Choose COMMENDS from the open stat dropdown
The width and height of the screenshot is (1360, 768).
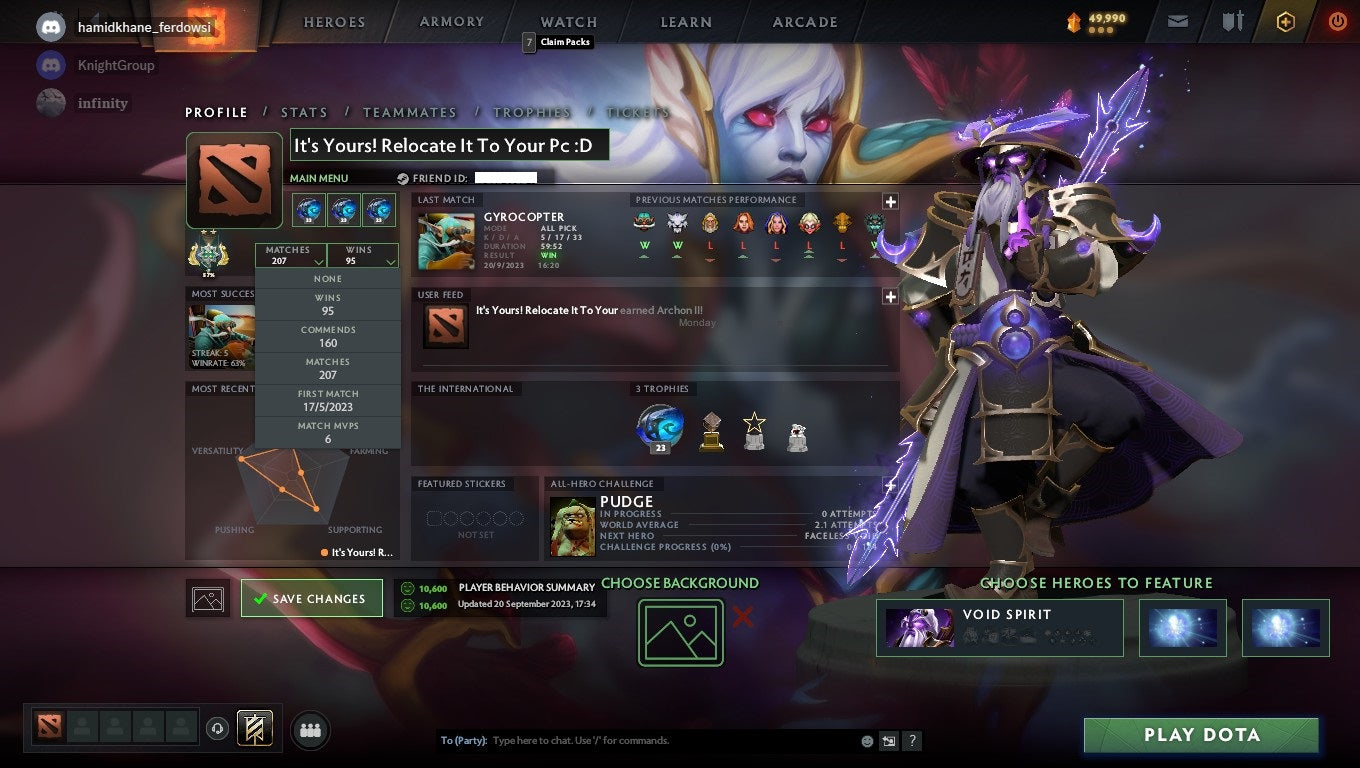click(x=328, y=337)
